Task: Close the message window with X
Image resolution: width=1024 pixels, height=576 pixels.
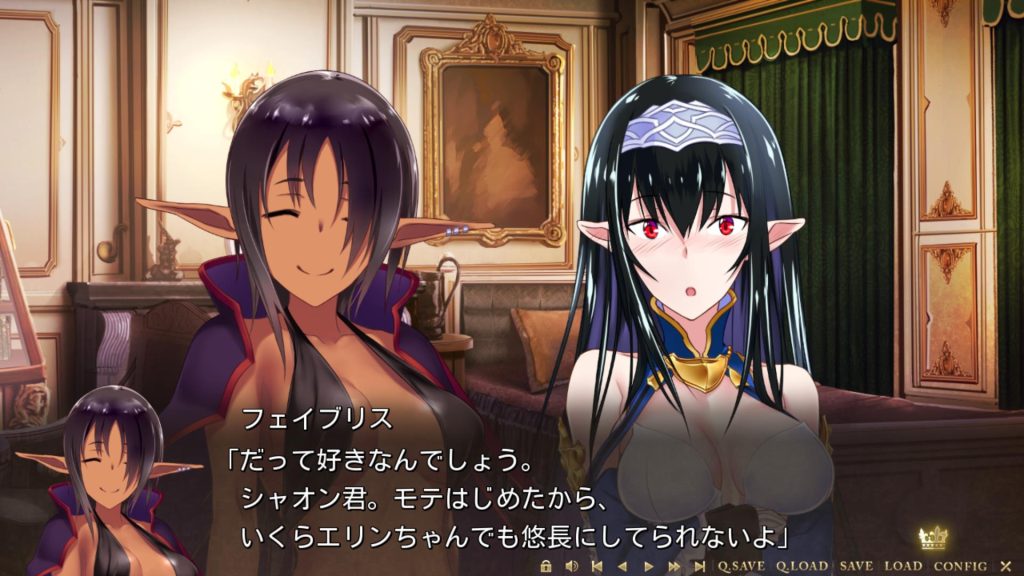Action: tap(1006, 566)
